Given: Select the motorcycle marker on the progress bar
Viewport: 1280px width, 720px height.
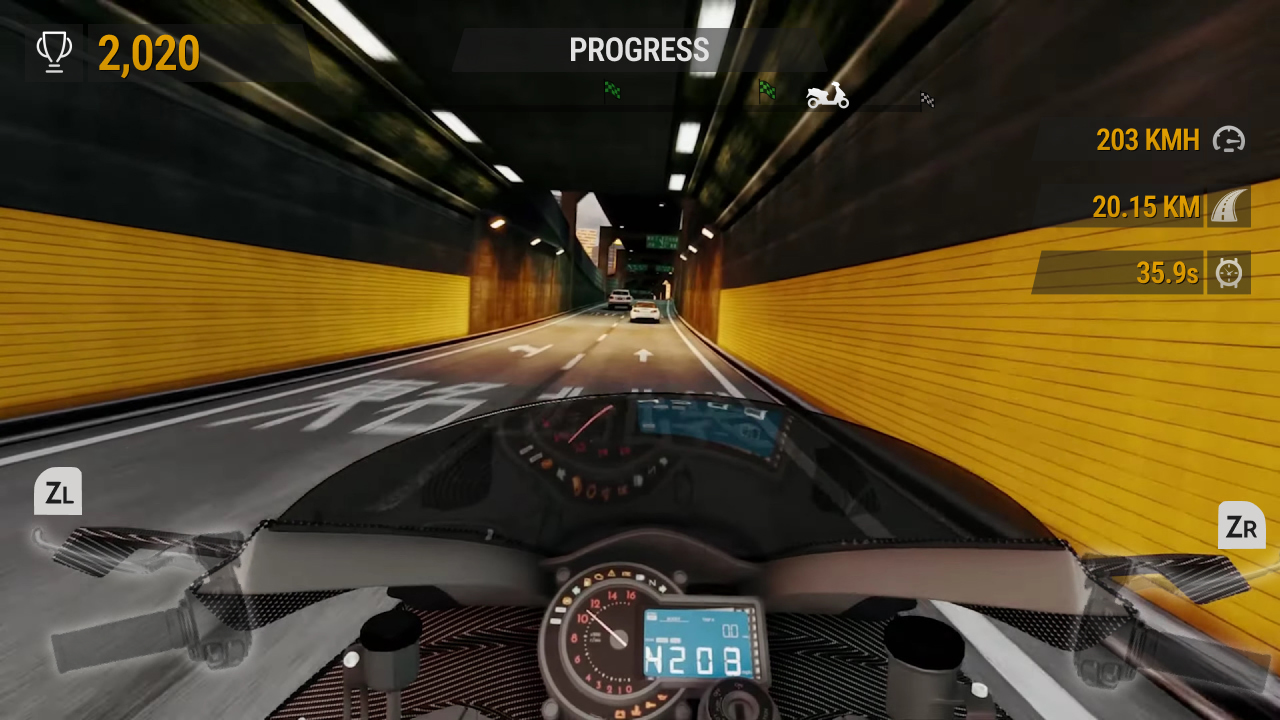Looking at the screenshot, I should (x=825, y=96).
